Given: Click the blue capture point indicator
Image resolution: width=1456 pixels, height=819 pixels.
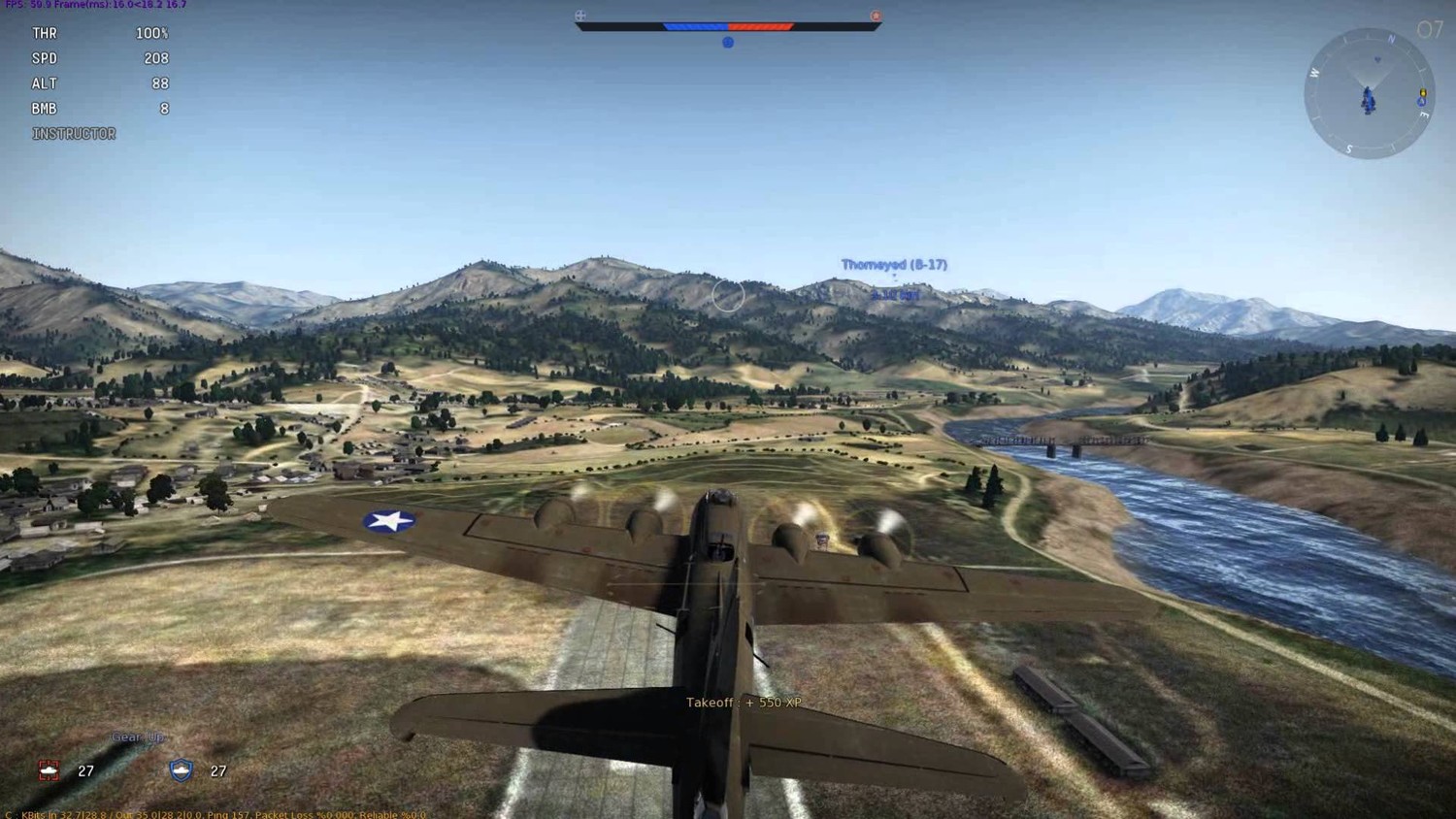Looking at the screenshot, I should [x=728, y=43].
